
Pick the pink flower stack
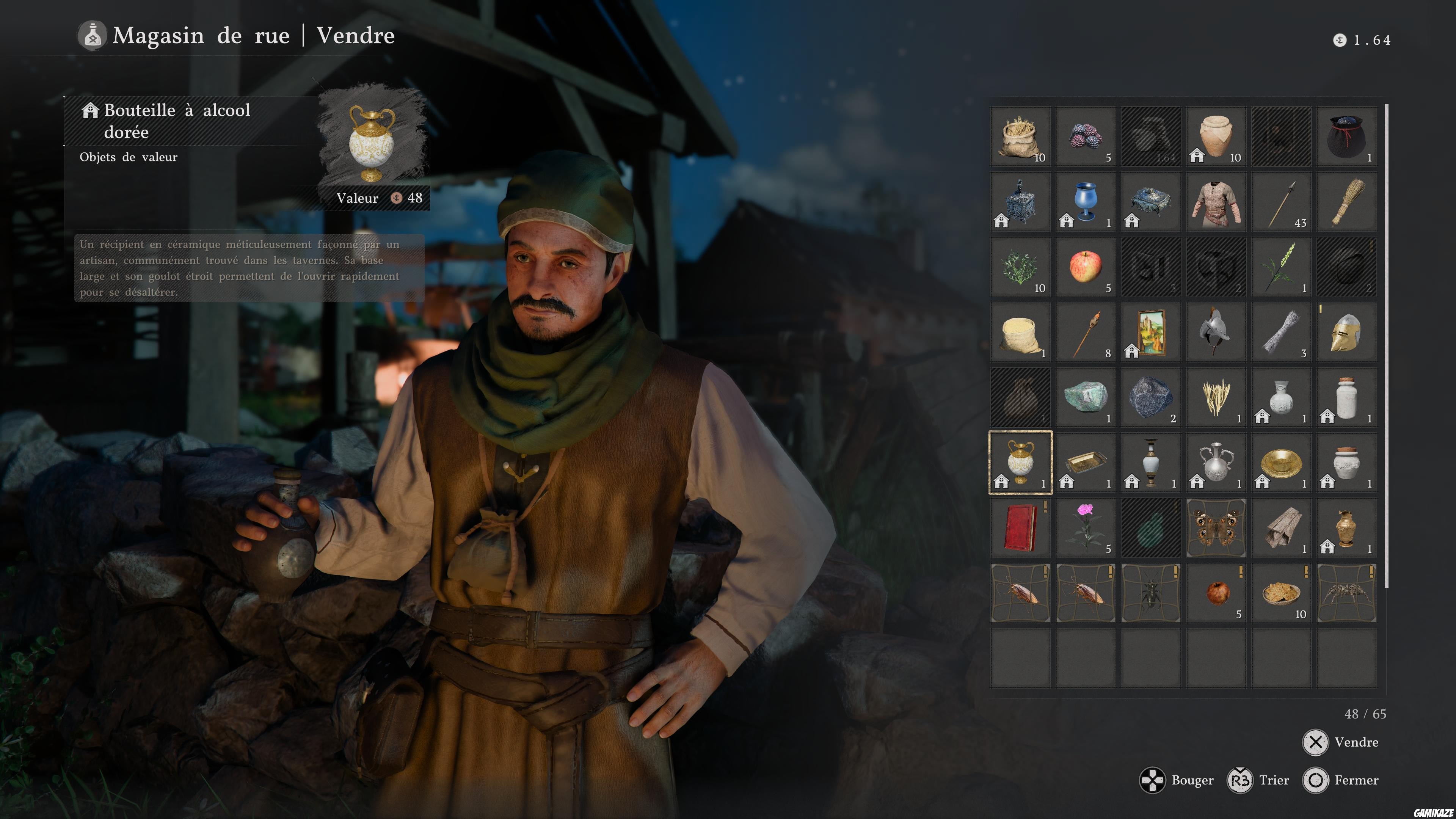(1085, 527)
